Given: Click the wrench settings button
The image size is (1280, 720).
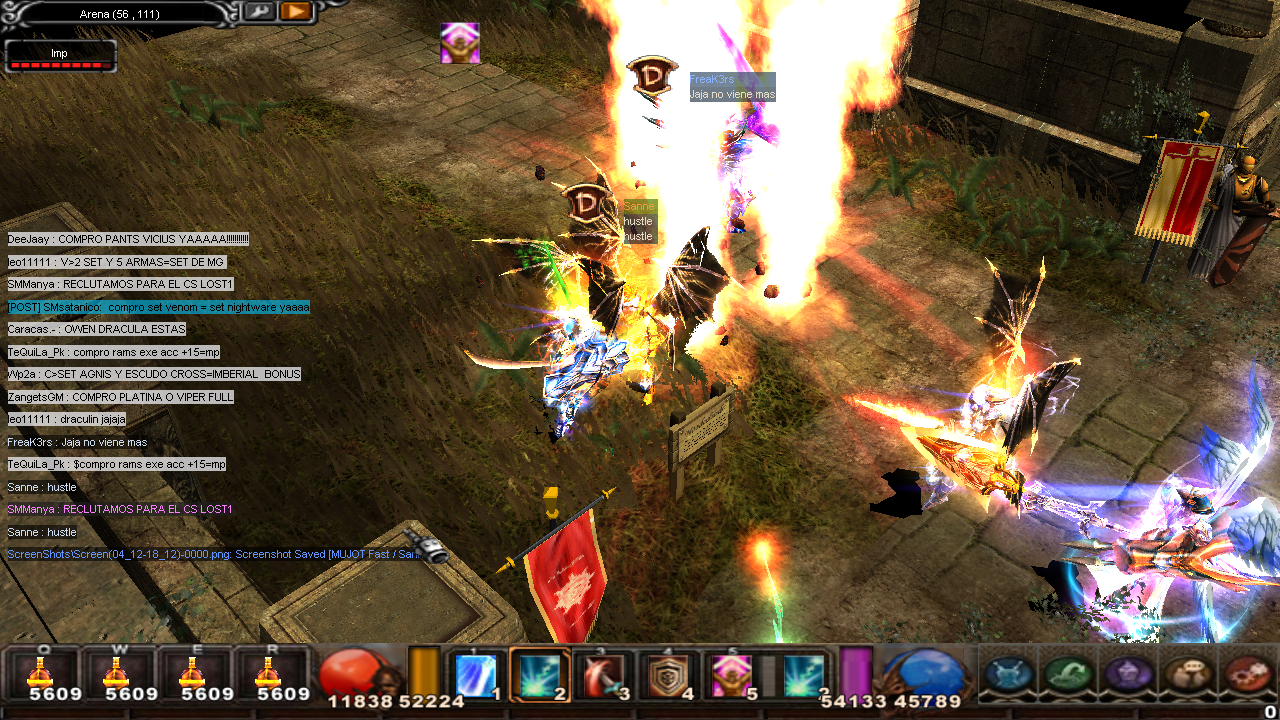Looking at the screenshot, I should click(258, 12).
